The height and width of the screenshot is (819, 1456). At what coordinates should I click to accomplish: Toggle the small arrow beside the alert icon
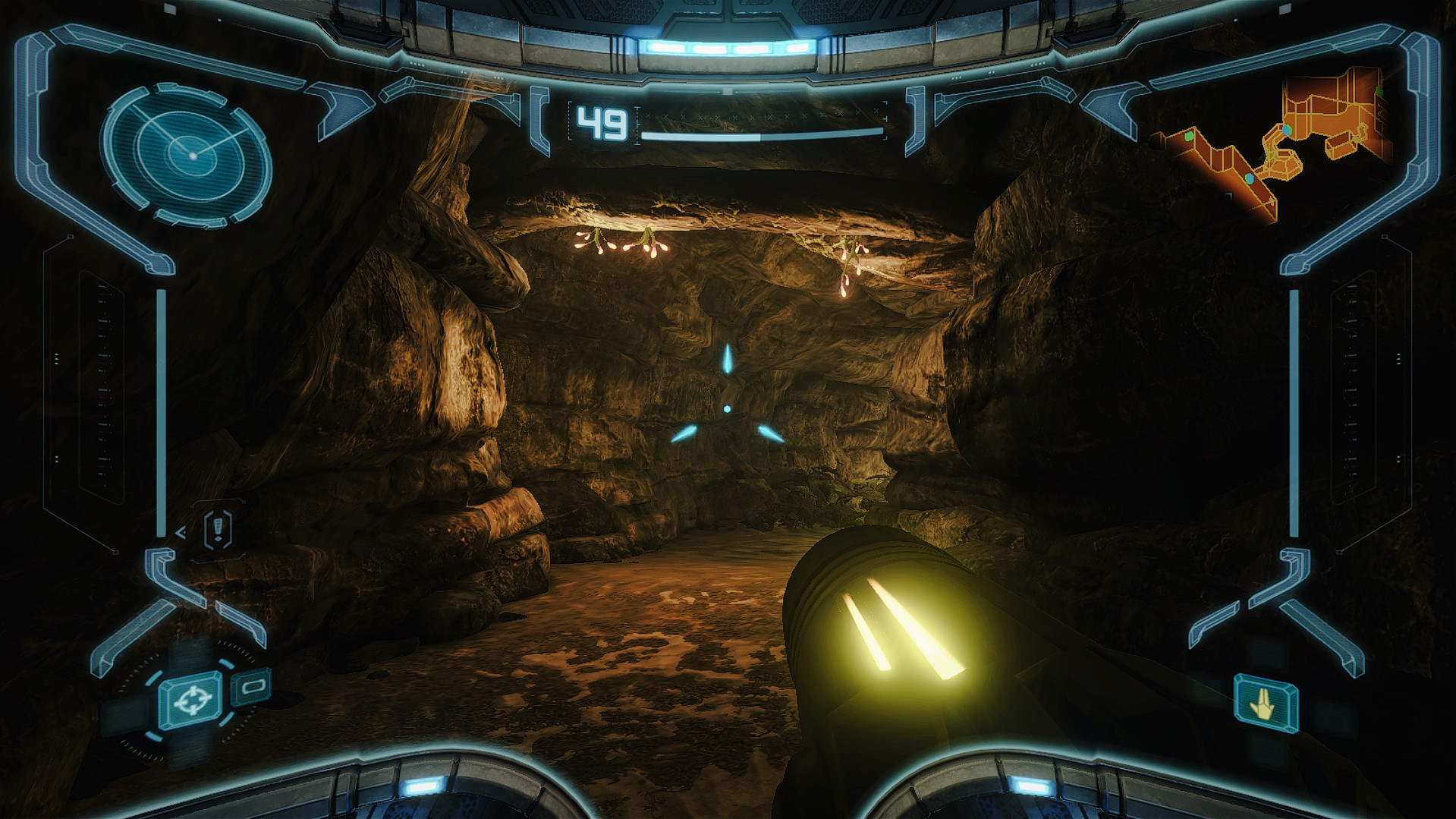click(x=181, y=532)
